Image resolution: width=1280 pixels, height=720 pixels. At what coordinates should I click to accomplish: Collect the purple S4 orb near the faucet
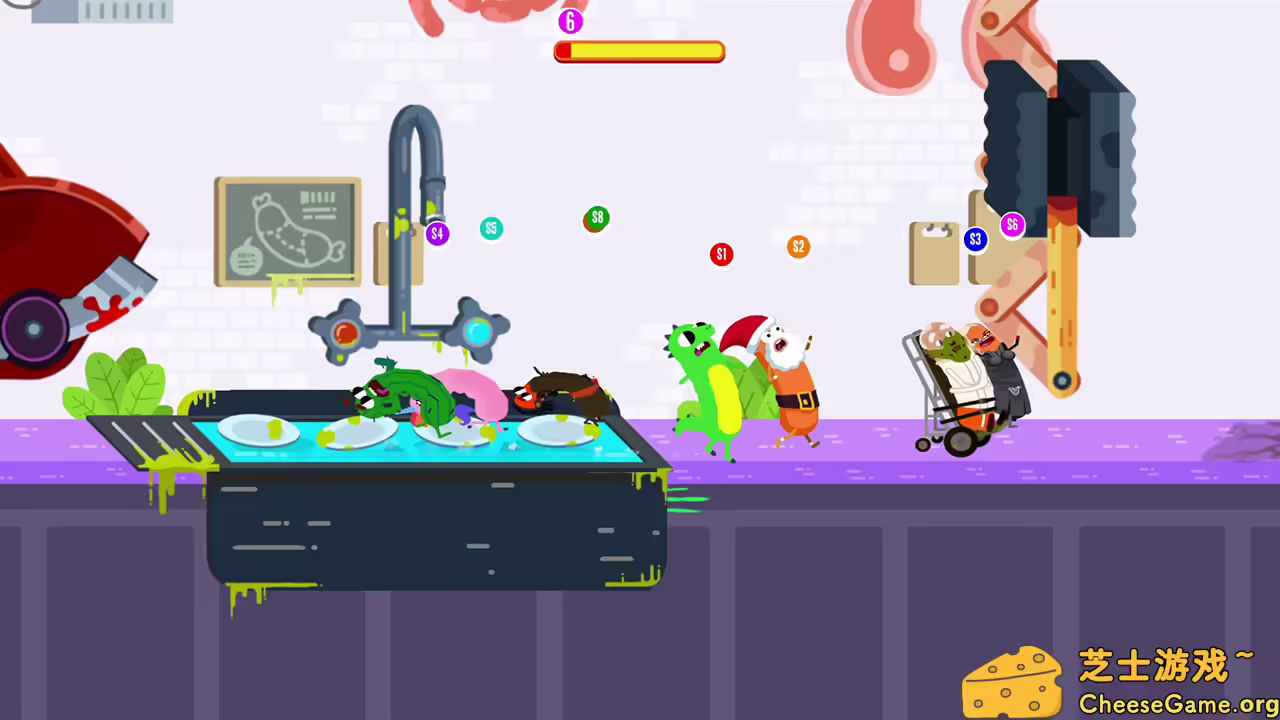click(437, 233)
